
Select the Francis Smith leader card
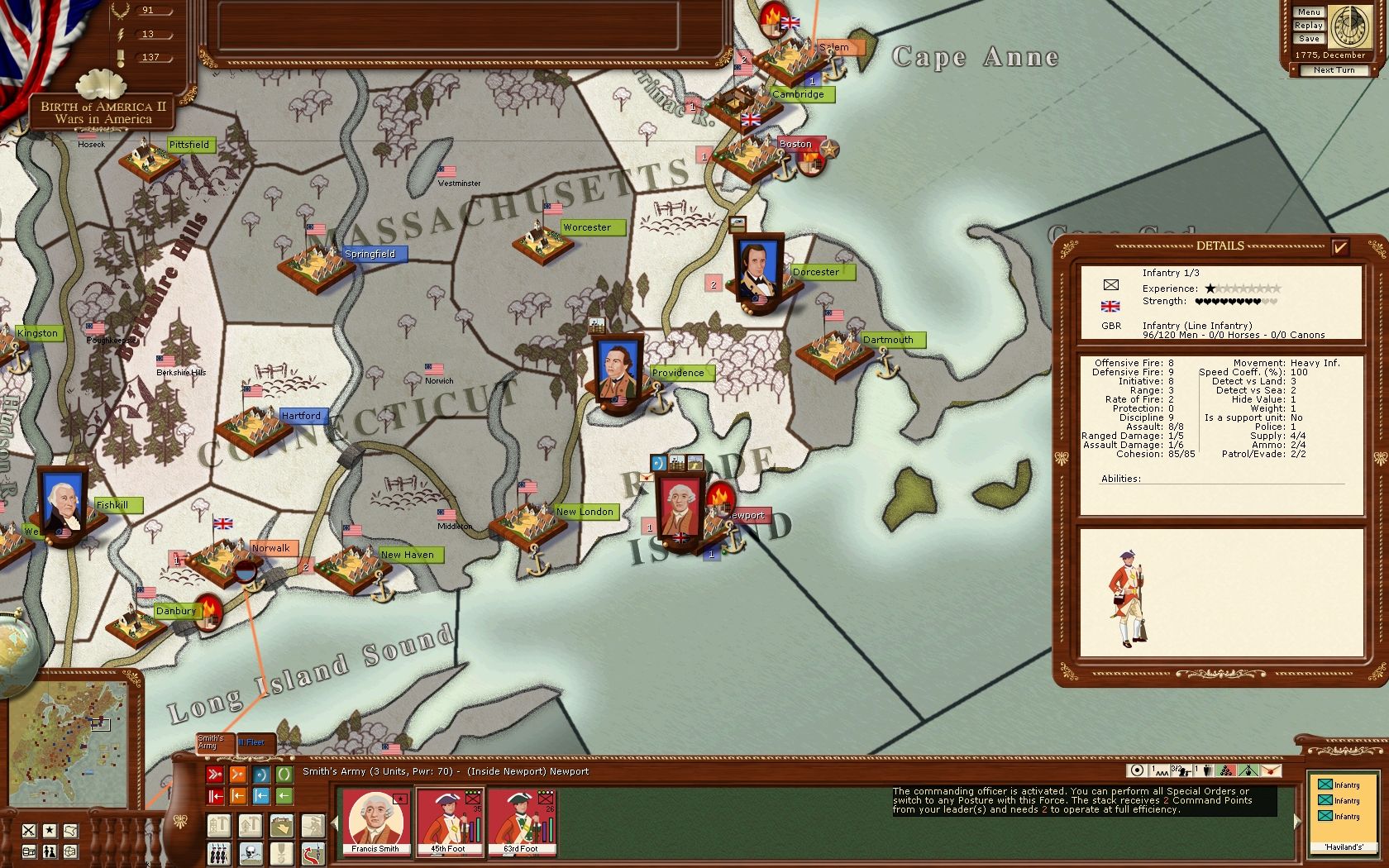click(375, 821)
